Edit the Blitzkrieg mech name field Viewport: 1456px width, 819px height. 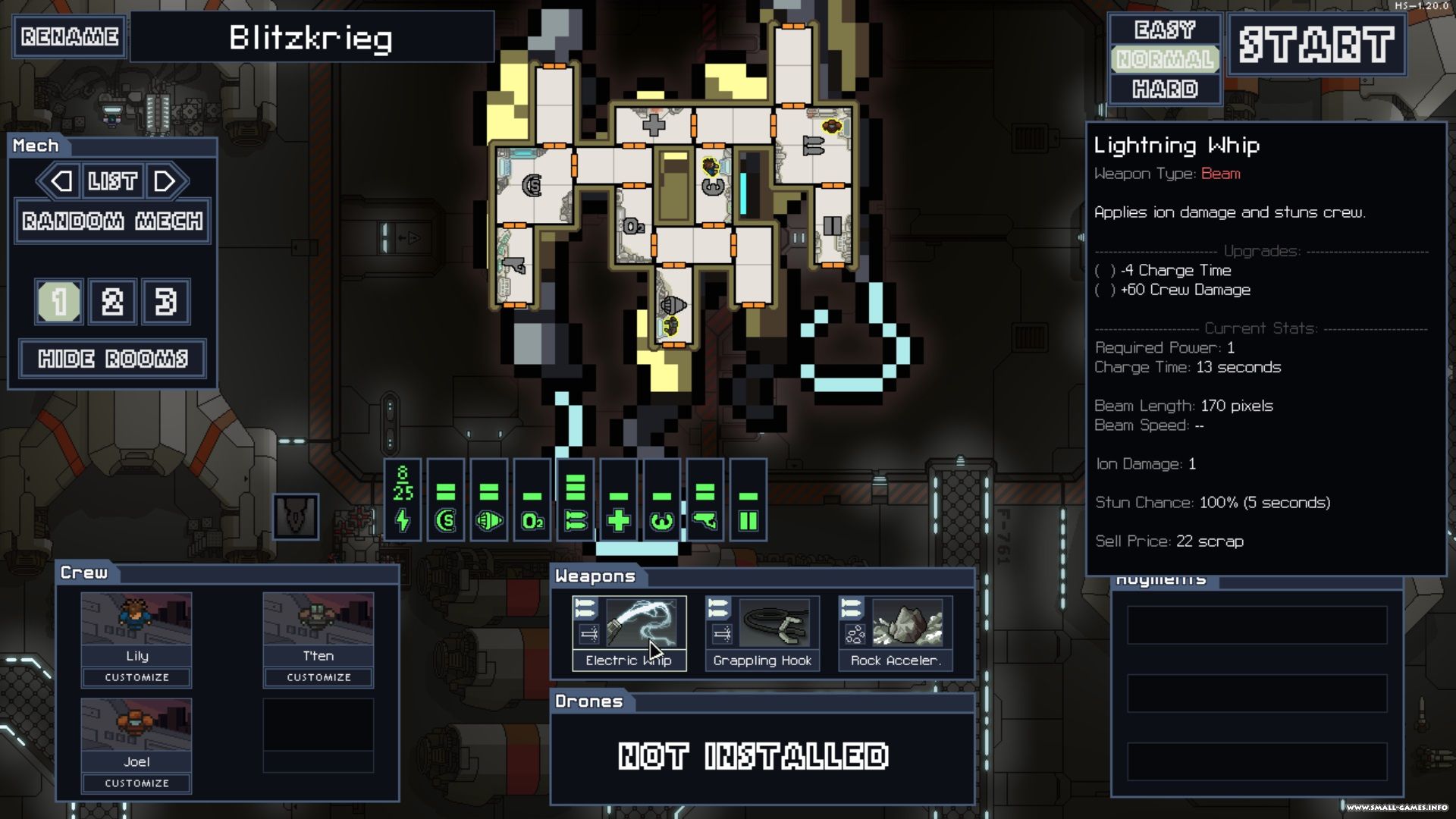(x=312, y=37)
